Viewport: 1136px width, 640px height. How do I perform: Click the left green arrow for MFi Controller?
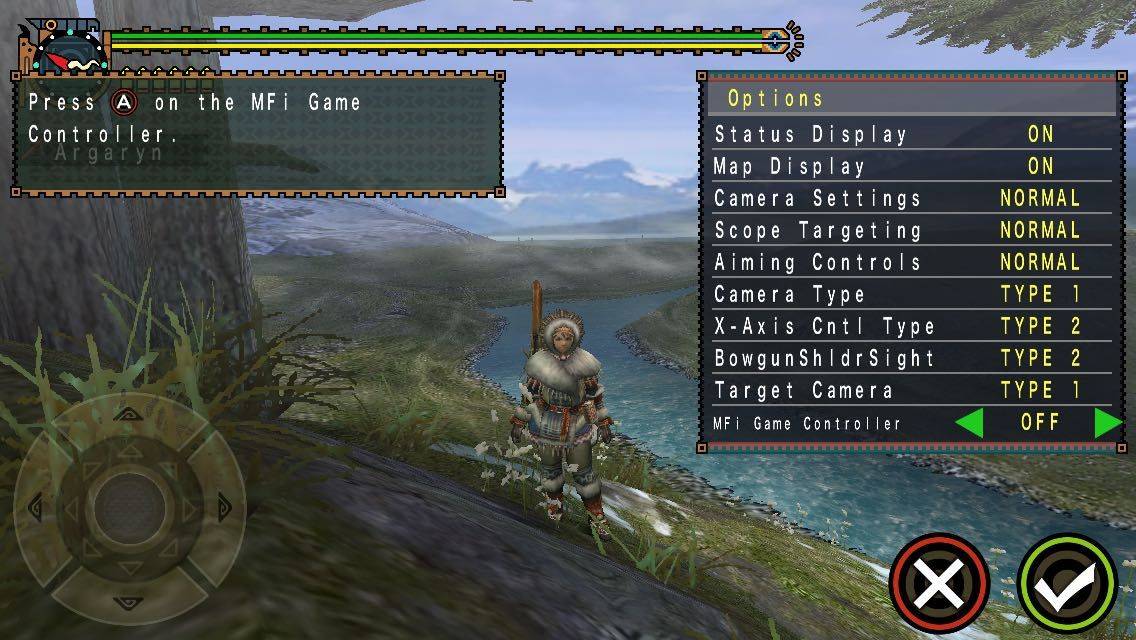point(969,423)
